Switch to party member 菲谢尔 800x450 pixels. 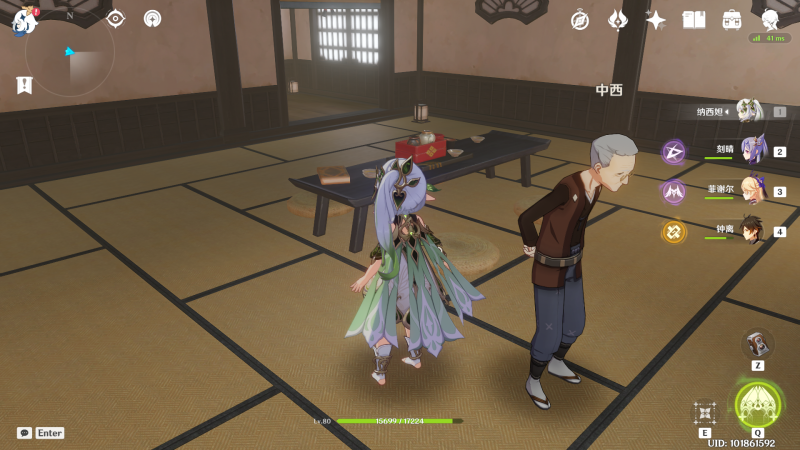coord(750,191)
